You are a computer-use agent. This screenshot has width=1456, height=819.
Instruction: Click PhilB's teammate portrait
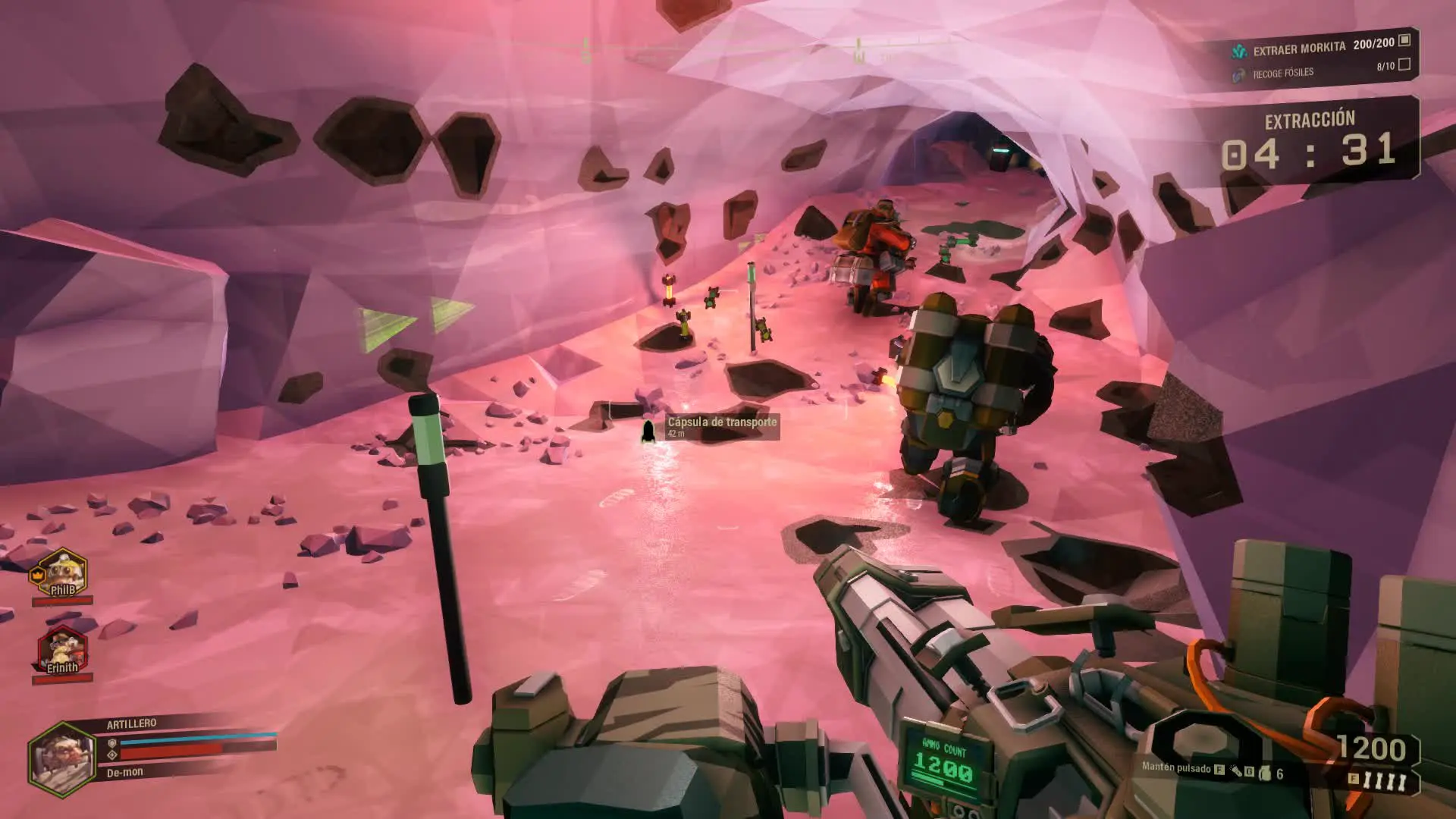point(63,573)
